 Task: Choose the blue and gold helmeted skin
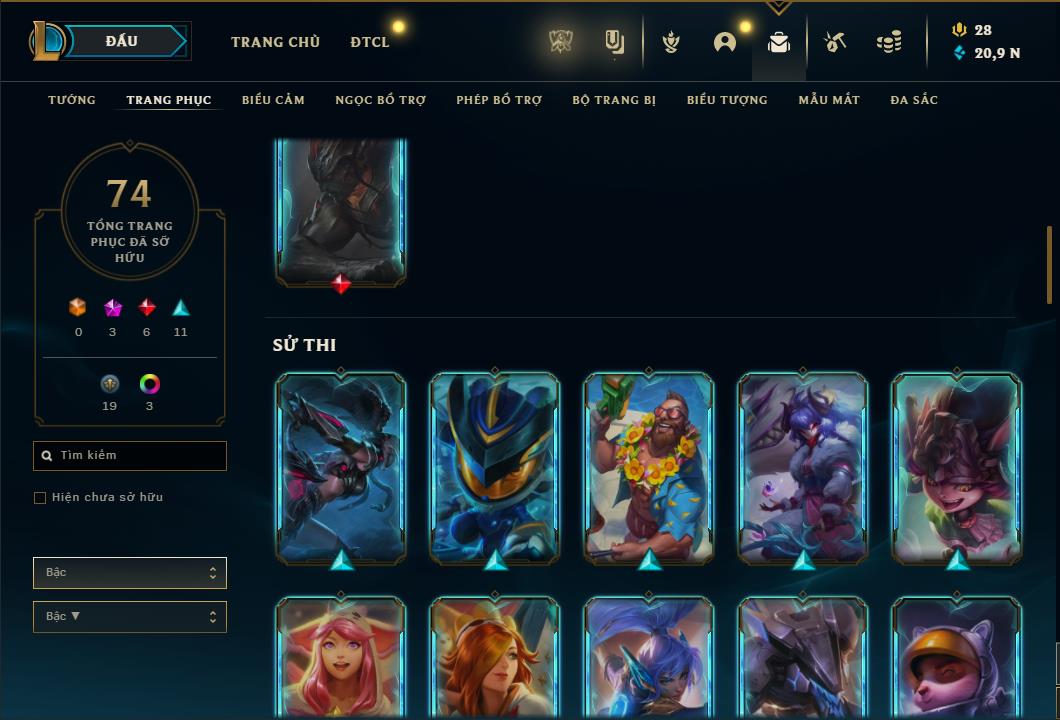(x=495, y=468)
